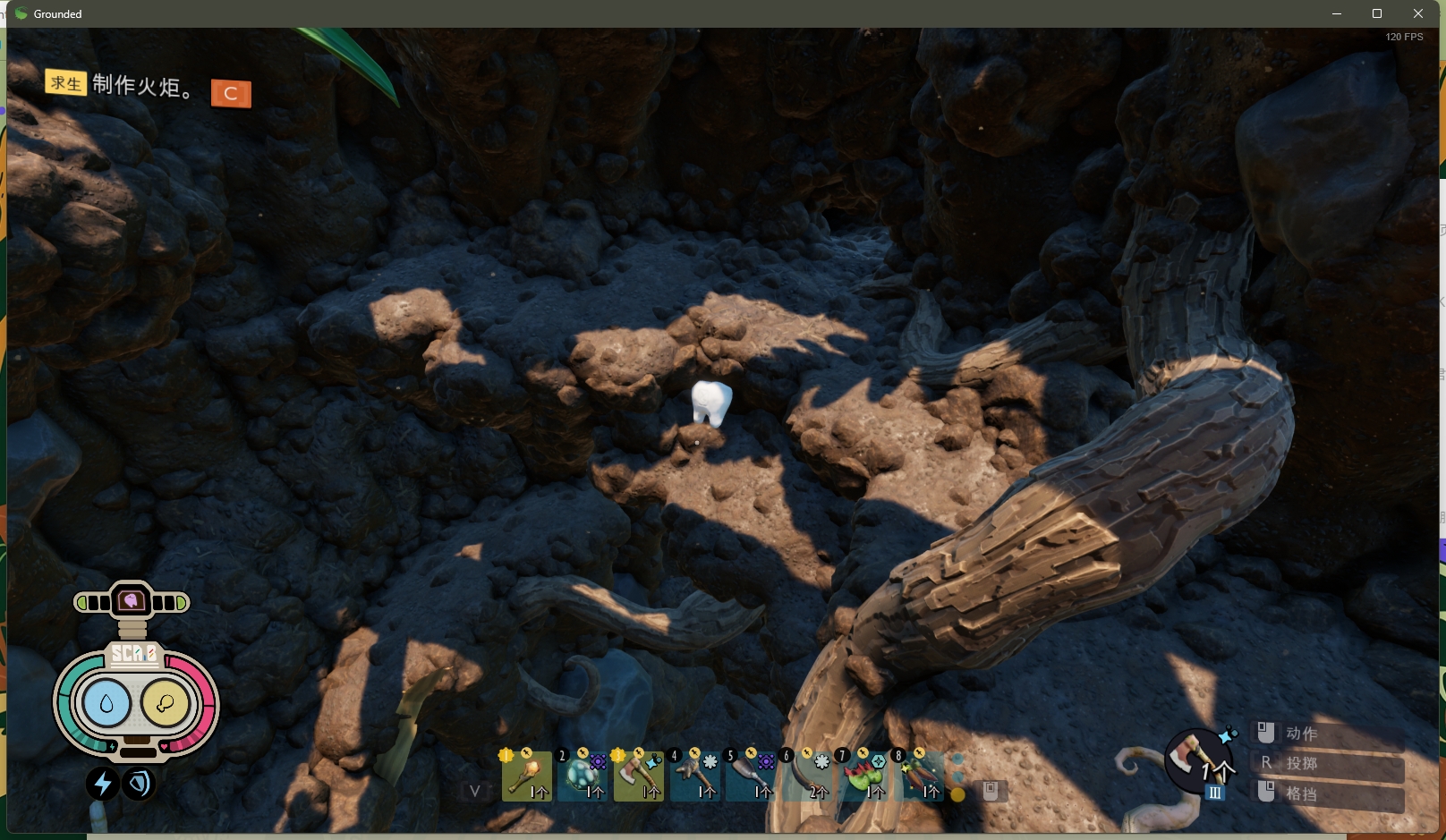1446x840 pixels.
Task: Close the Grounded window
Action: click(x=1418, y=13)
